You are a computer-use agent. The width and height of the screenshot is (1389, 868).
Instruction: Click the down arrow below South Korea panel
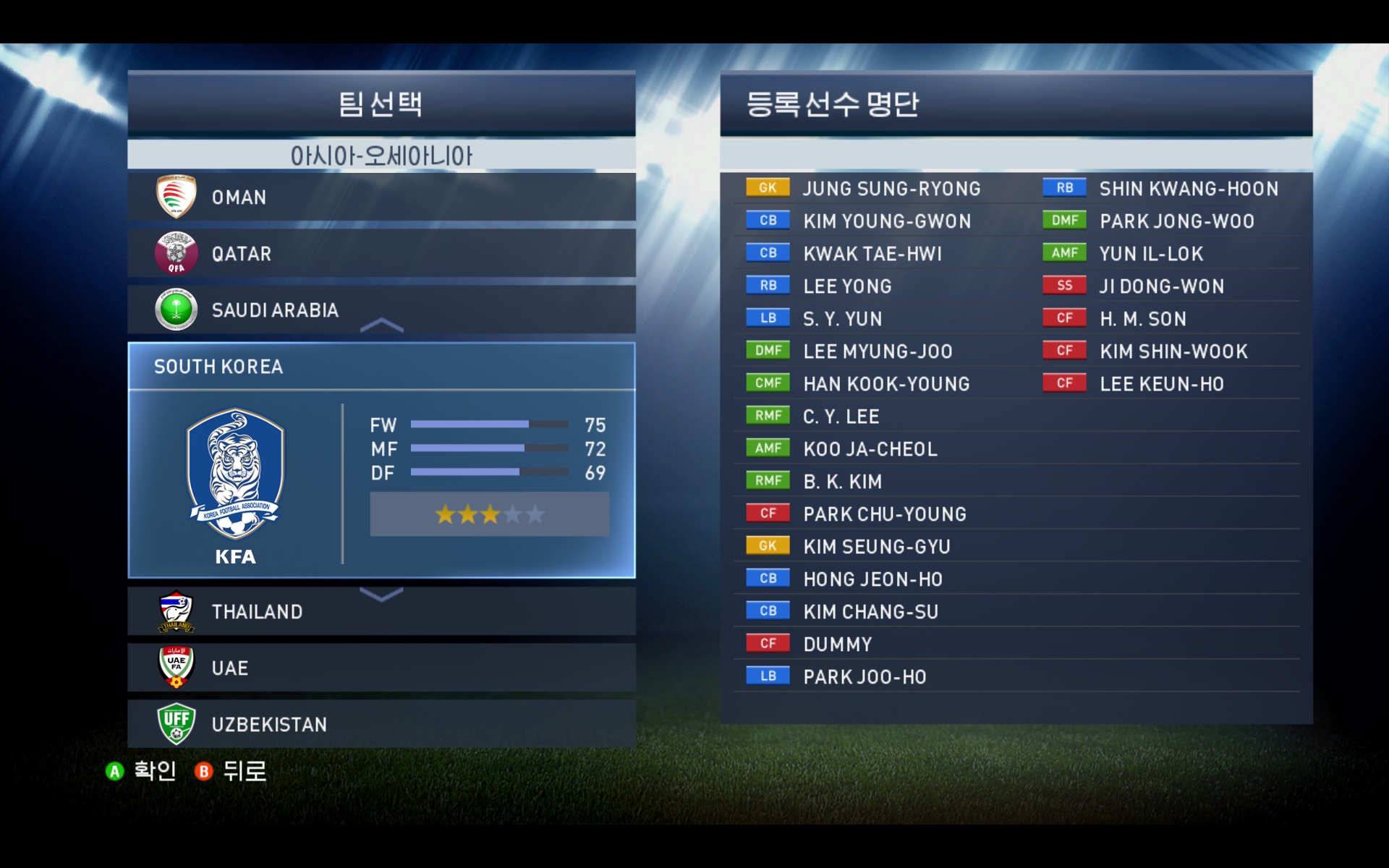381,595
